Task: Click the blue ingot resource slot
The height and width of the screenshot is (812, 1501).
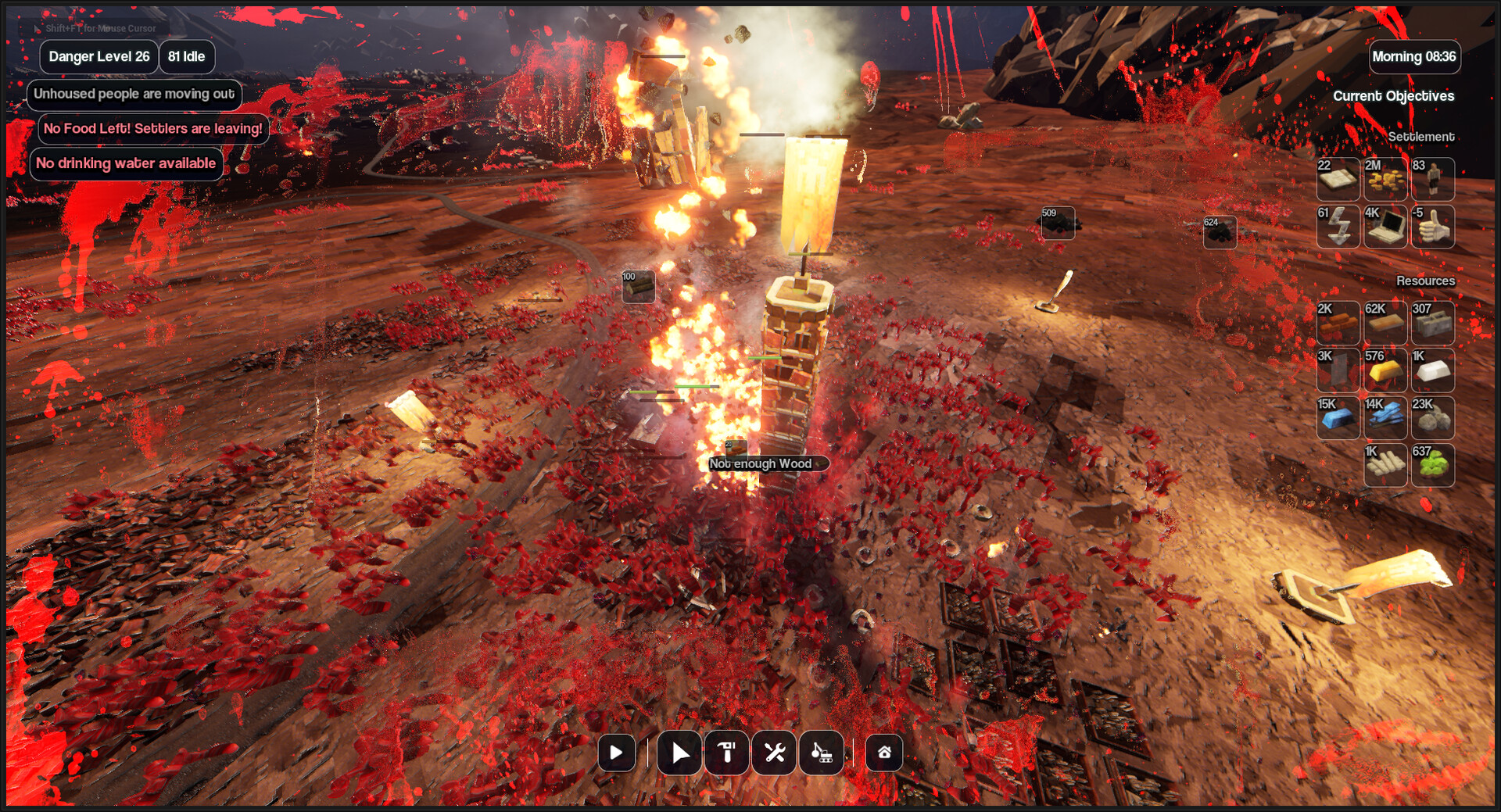Action: click(1338, 418)
